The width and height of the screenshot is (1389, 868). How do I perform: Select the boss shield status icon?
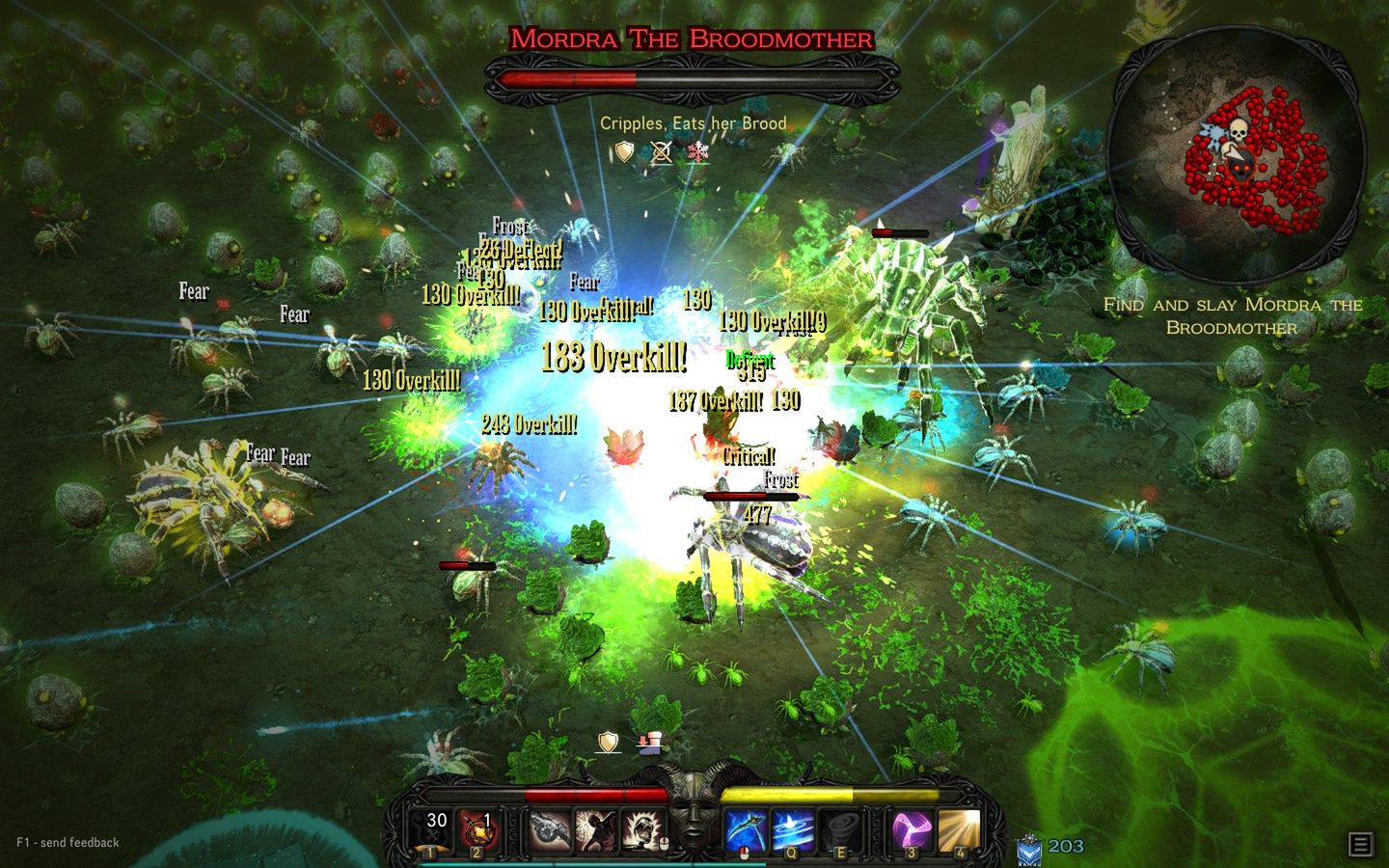(x=625, y=152)
